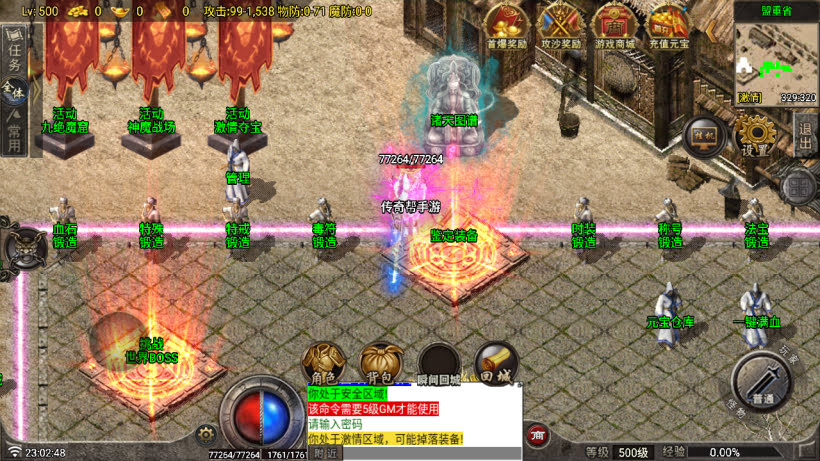Open the 背包 backpack

coord(381,363)
